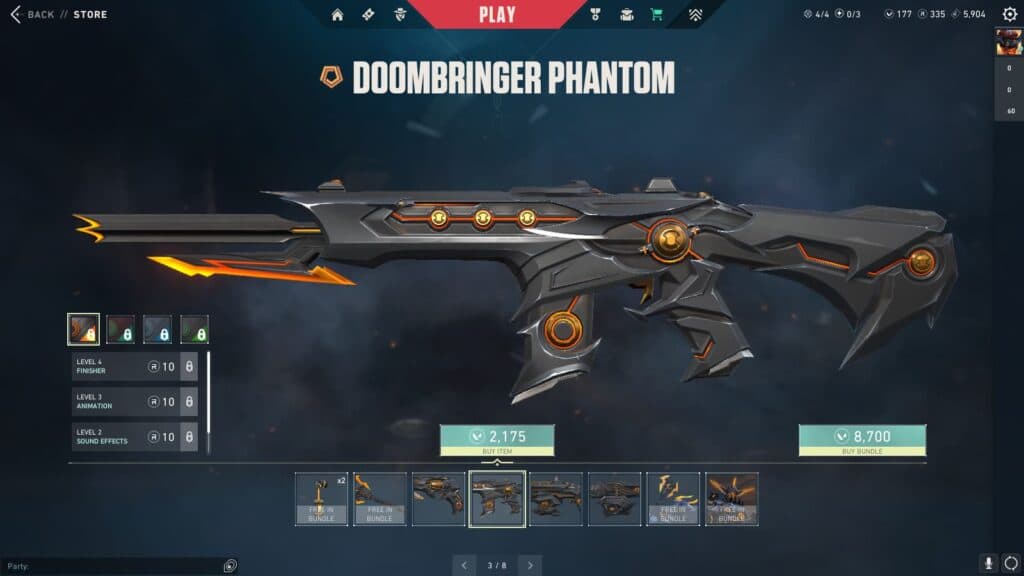Open the green shopping cart store tab
The width and height of the screenshot is (1024, 576).
657,15
